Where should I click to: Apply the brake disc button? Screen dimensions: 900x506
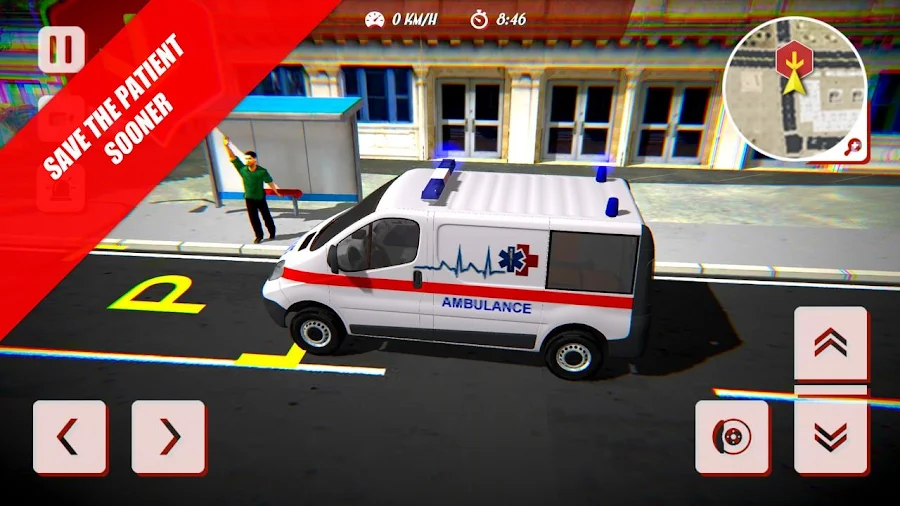click(x=732, y=437)
